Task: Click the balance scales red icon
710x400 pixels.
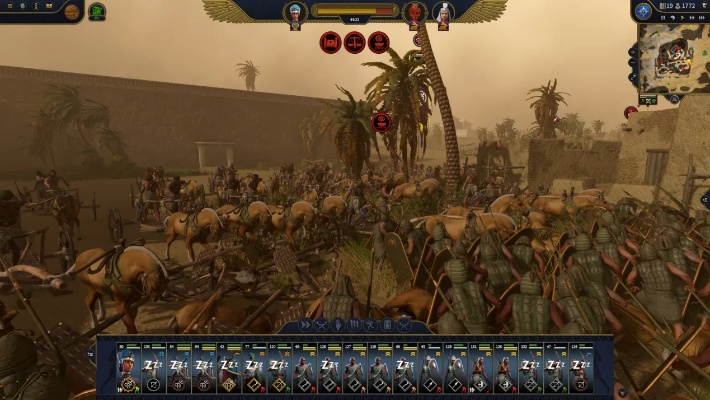Action: click(355, 42)
